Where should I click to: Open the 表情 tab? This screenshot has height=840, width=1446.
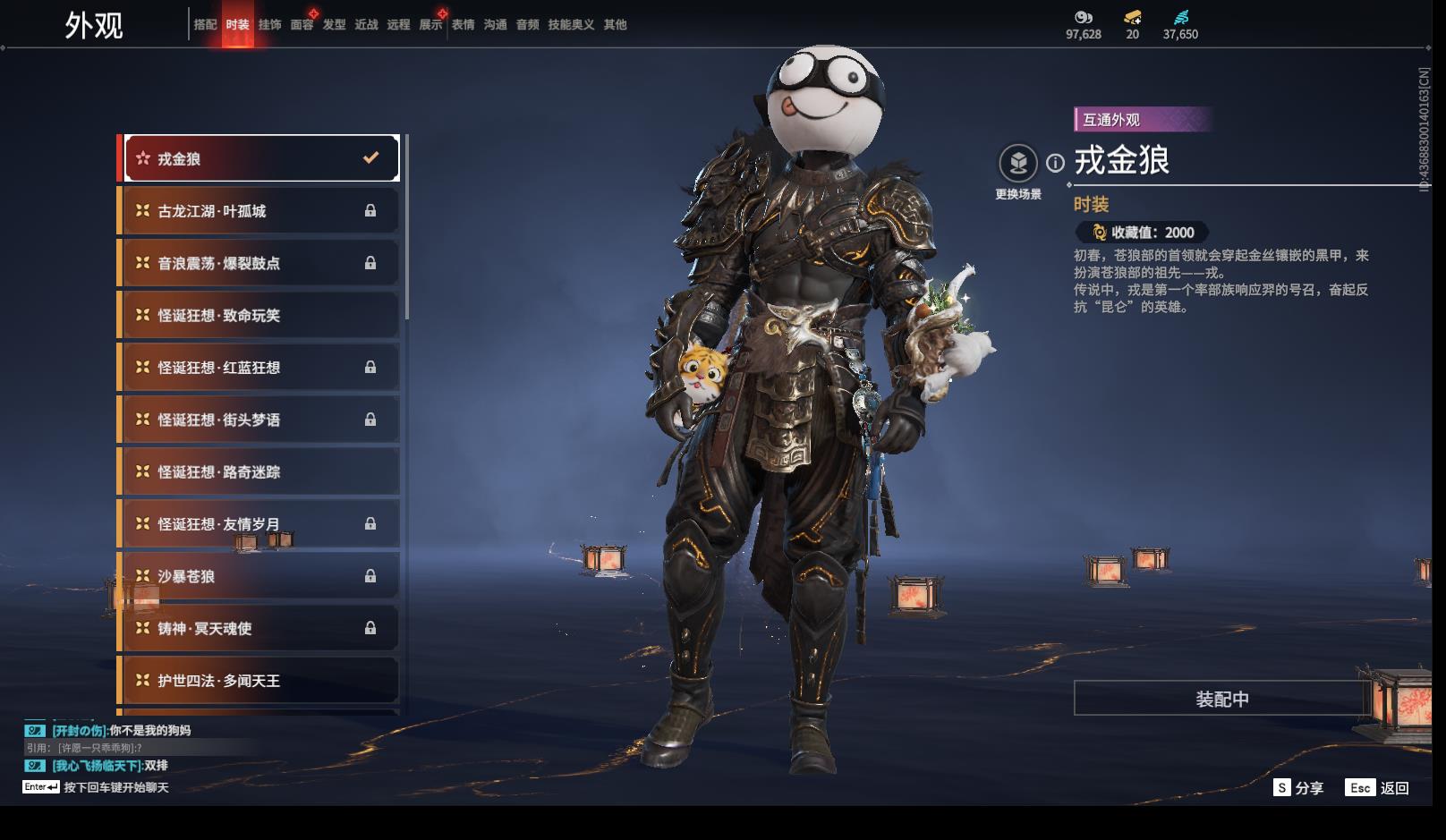coord(463,25)
